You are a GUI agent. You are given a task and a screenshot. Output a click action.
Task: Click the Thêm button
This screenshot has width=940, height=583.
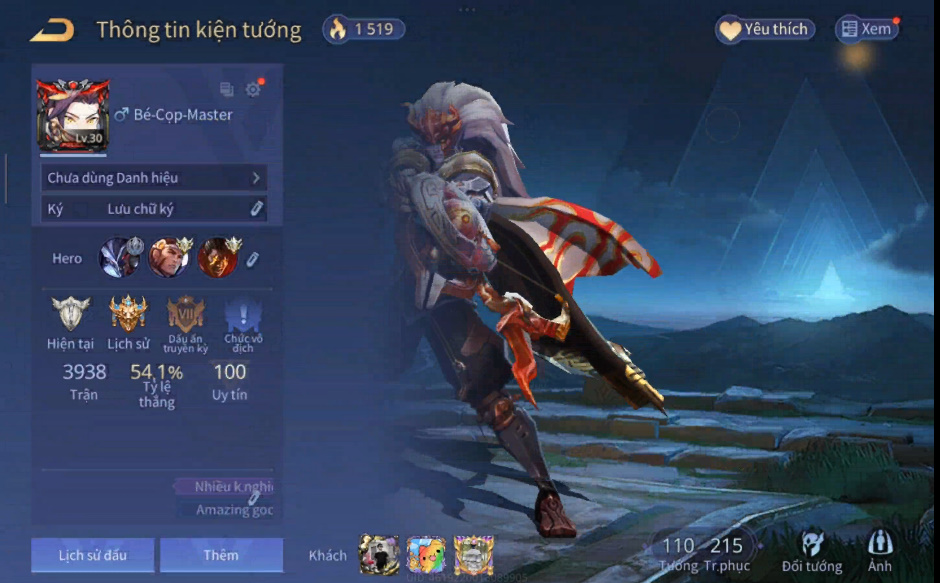pyautogui.click(x=221, y=555)
